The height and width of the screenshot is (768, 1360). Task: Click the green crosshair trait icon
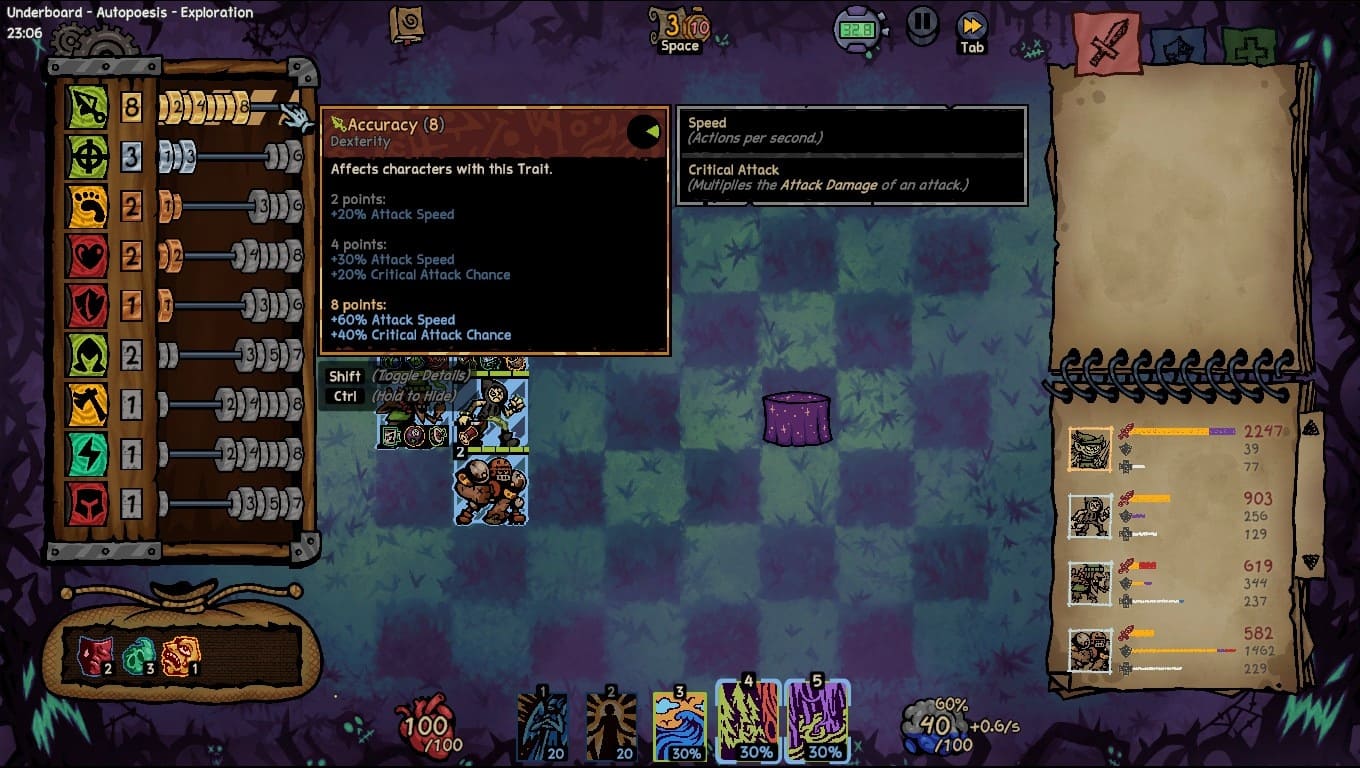[87, 157]
